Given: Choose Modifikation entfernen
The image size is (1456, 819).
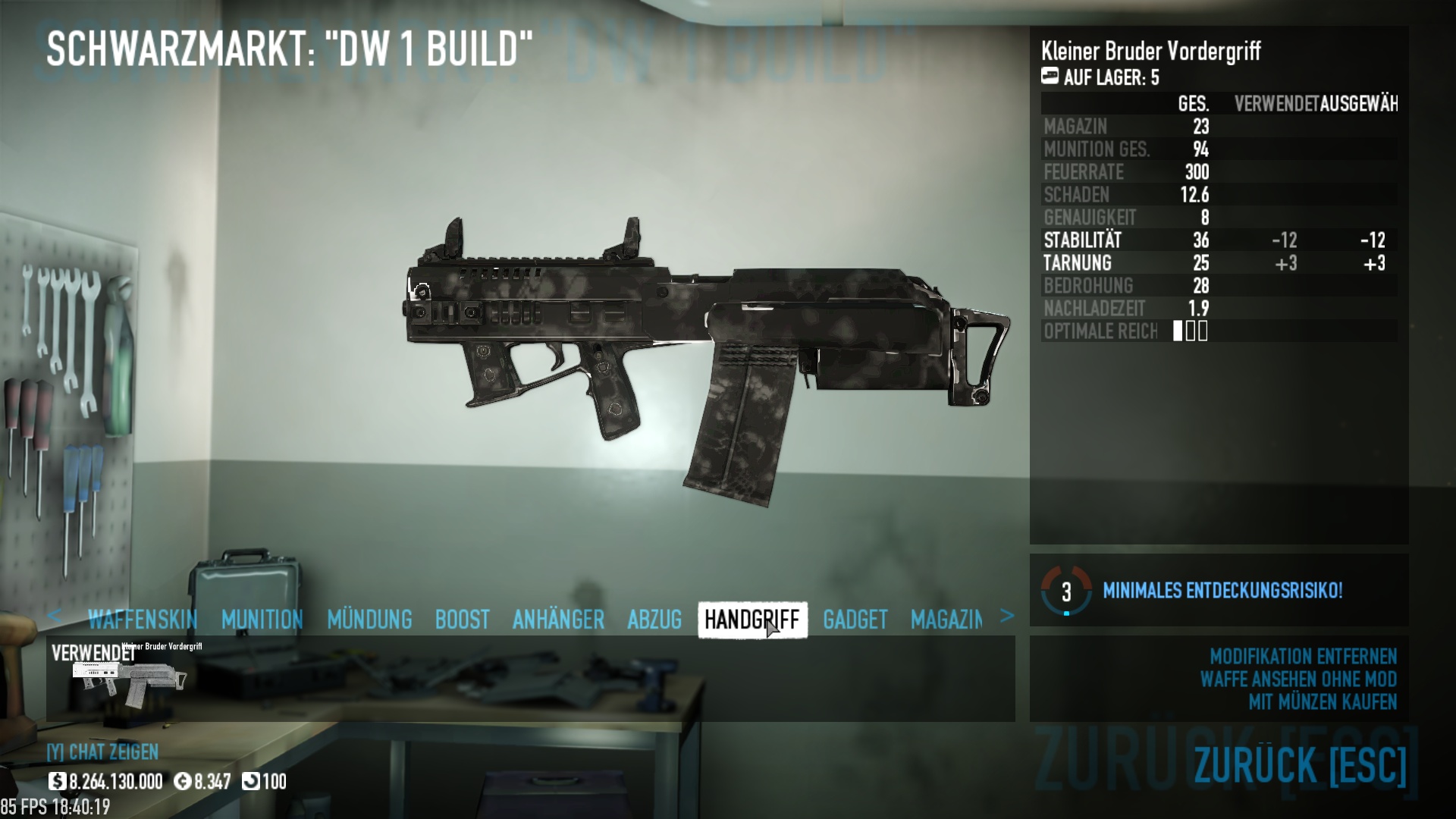Looking at the screenshot, I should coord(1303,656).
